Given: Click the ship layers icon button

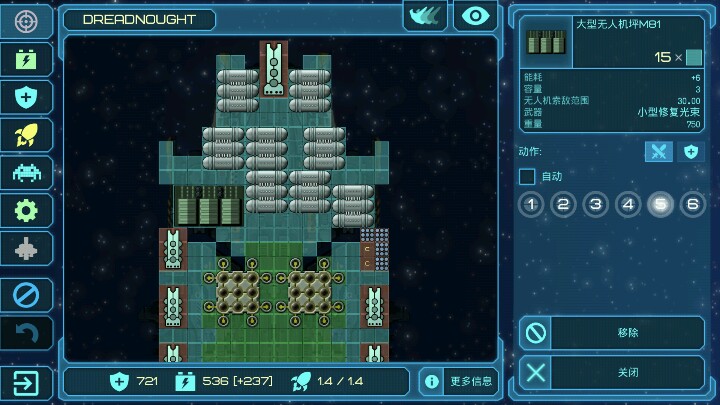Looking at the screenshot, I should click(x=425, y=17).
